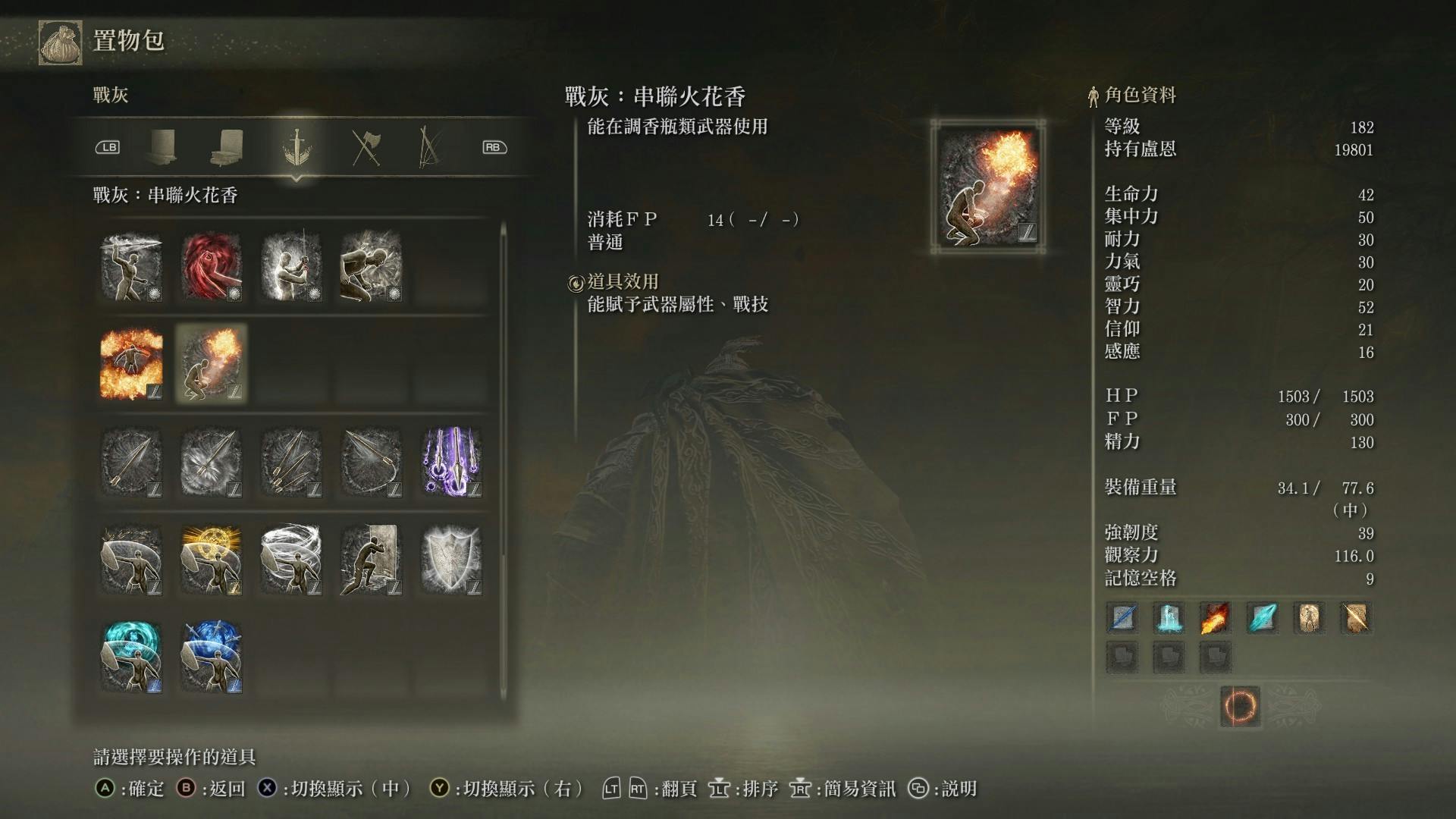Select the golden glowing parry ash of war
Viewport: 1456px width, 819px height.
(x=212, y=561)
